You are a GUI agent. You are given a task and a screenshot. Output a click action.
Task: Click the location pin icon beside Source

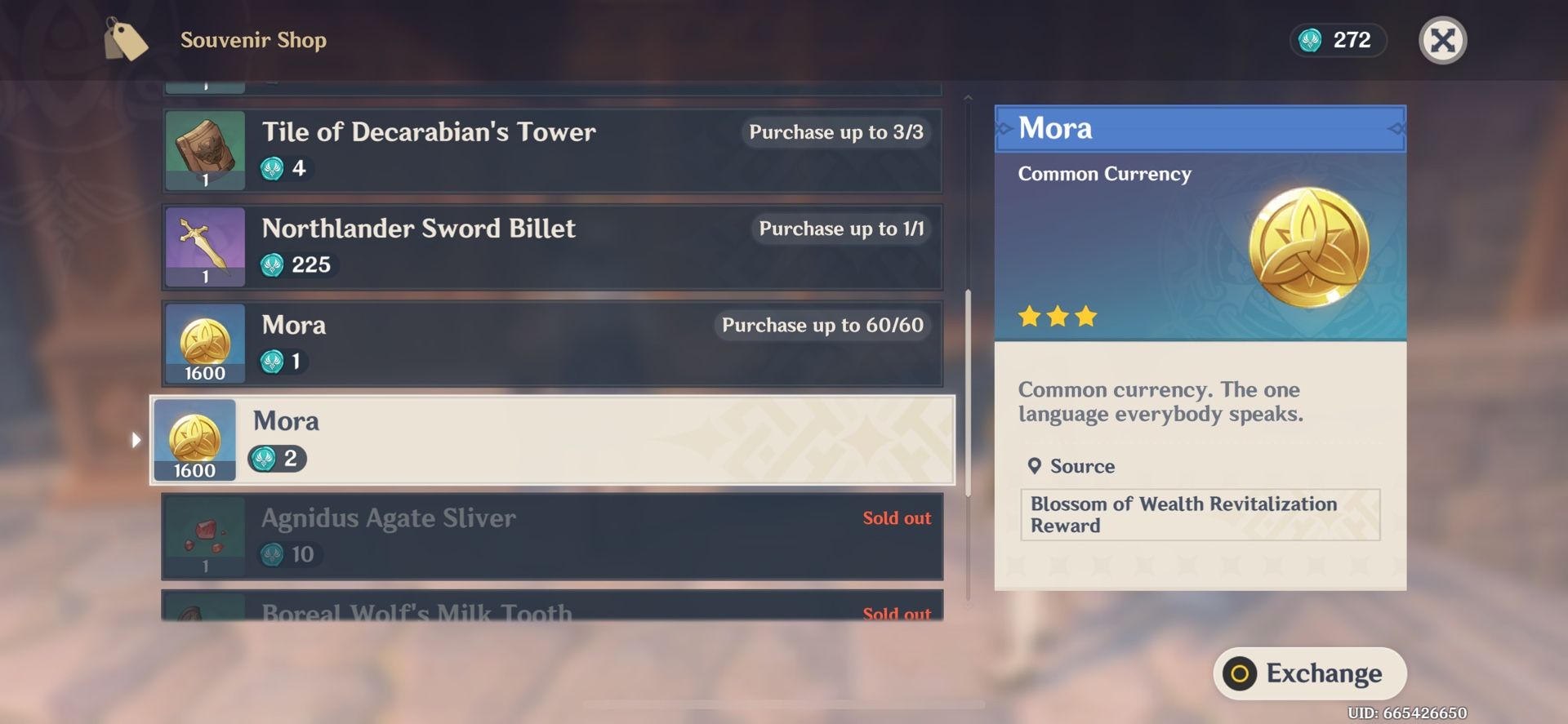(x=1034, y=466)
